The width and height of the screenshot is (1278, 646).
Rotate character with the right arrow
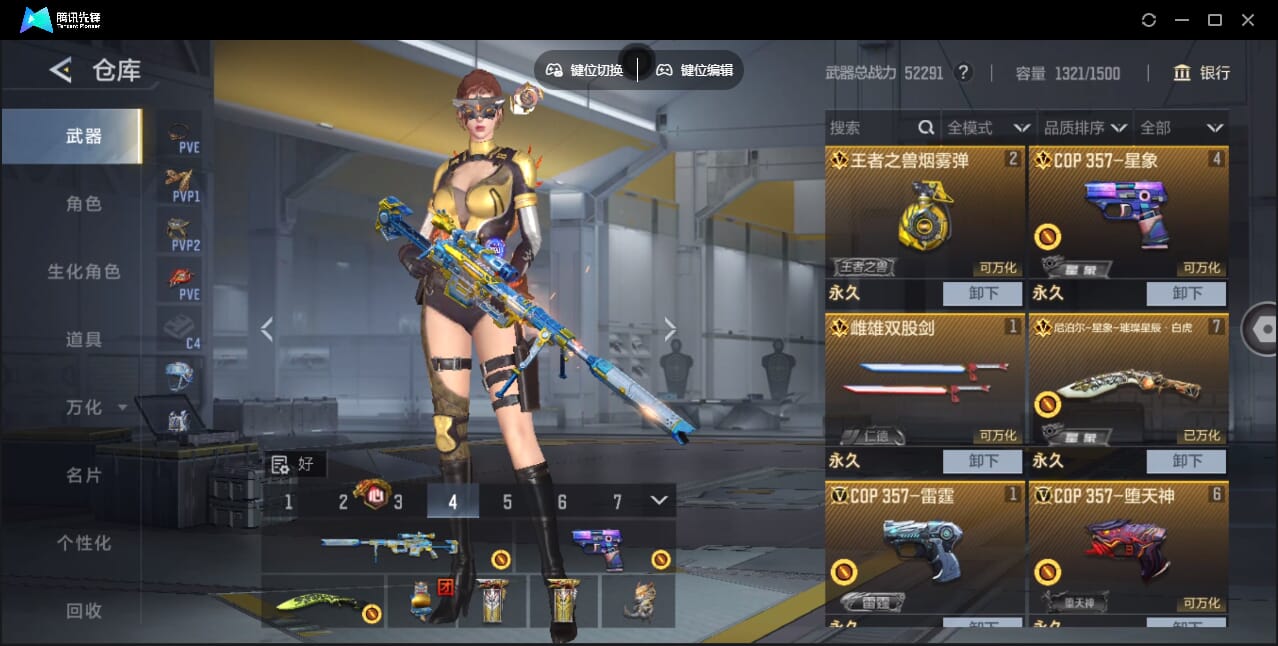coord(670,329)
